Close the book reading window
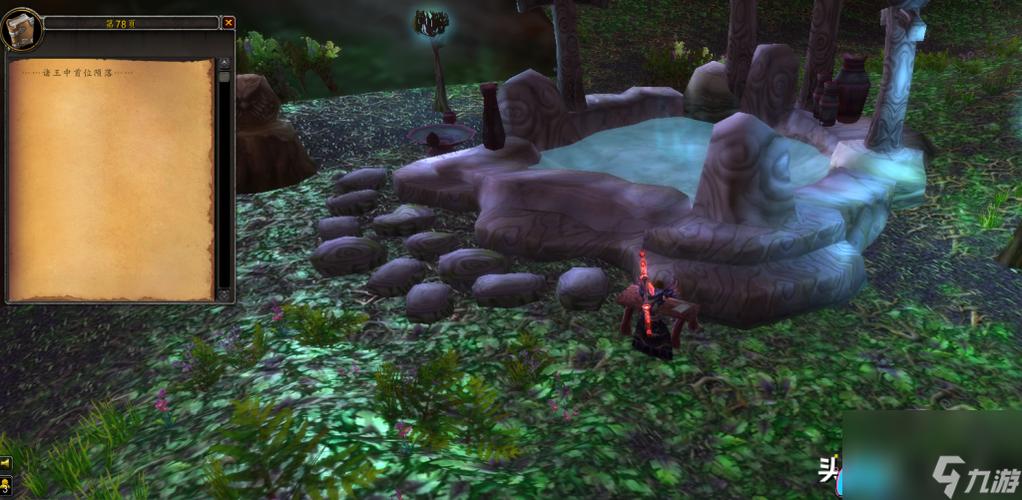This screenshot has height=500, width=1022. coord(228,22)
